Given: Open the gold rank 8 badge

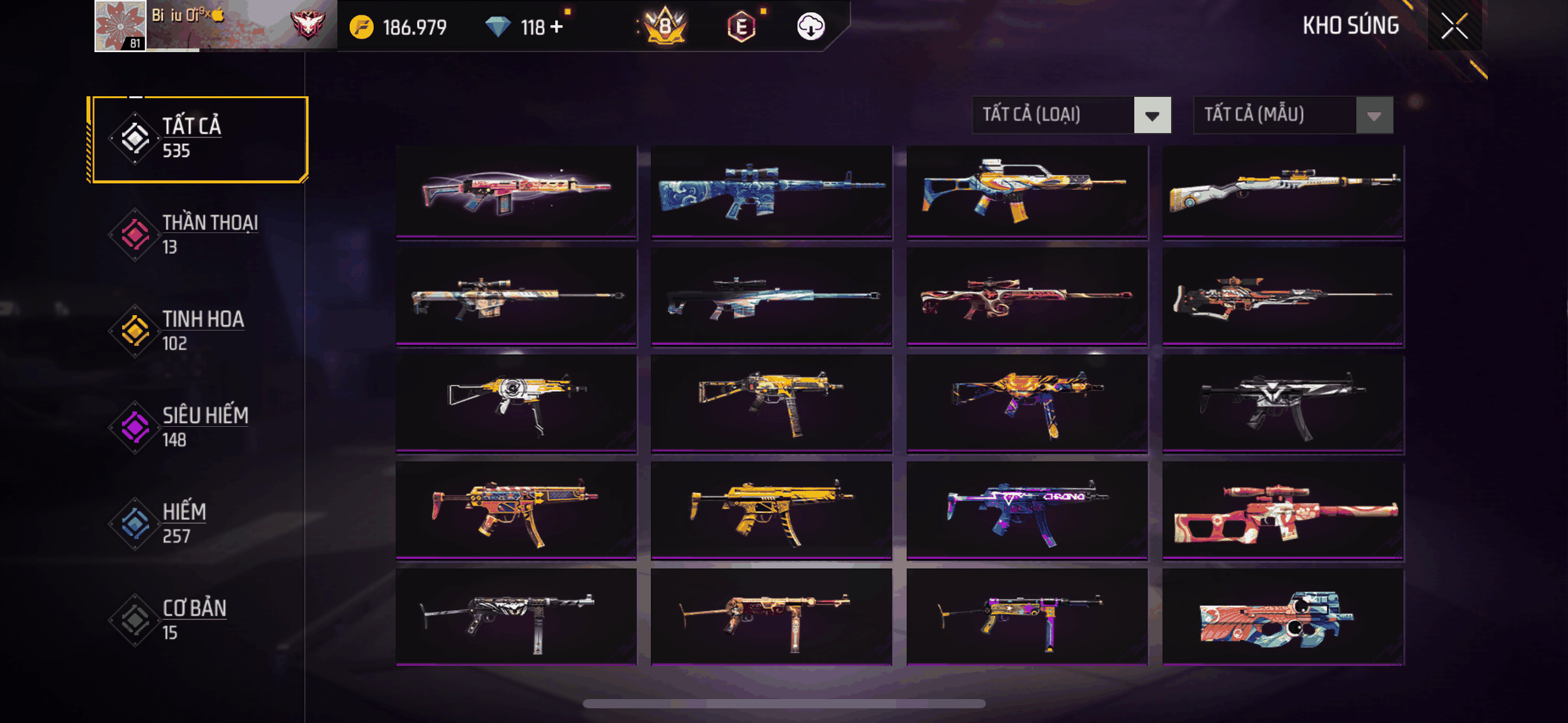Looking at the screenshot, I should pos(665,26).
